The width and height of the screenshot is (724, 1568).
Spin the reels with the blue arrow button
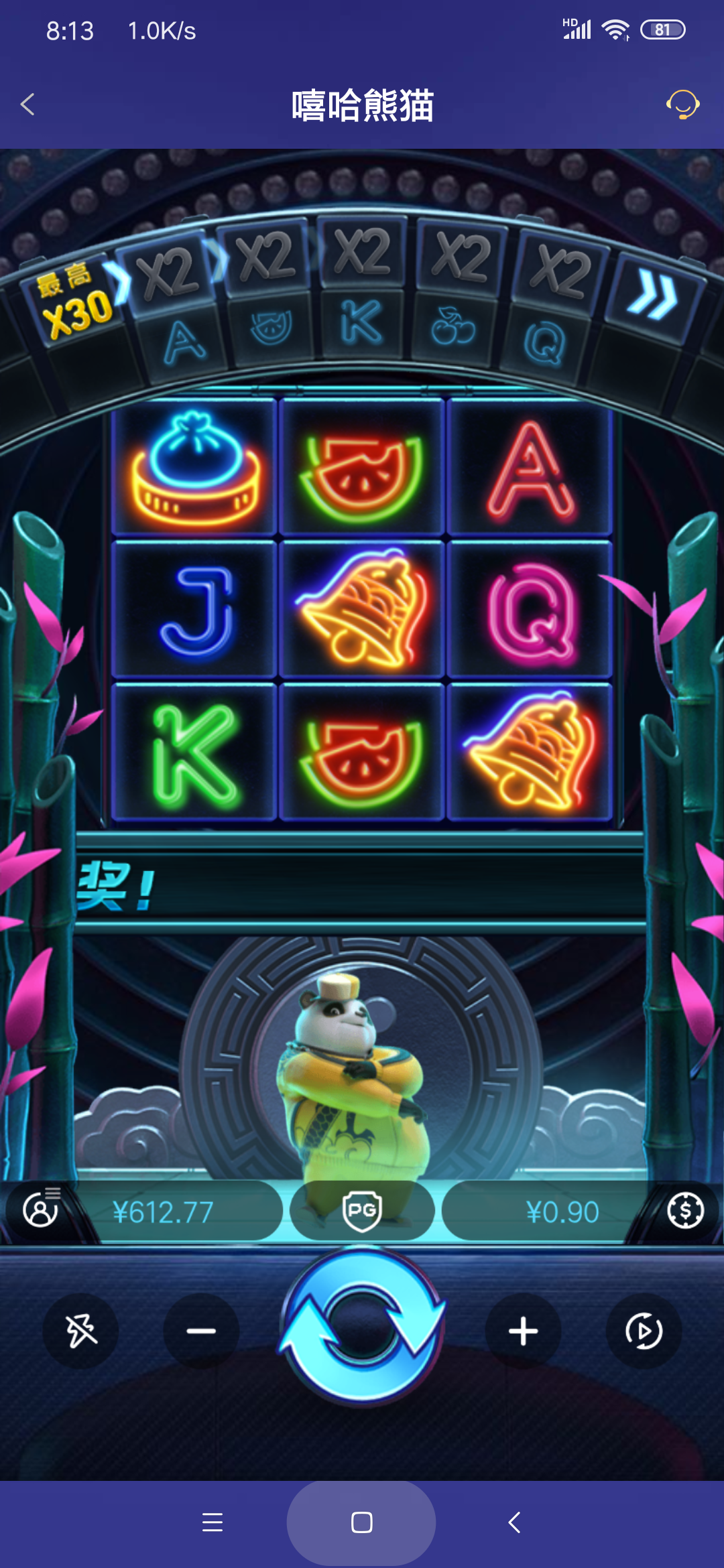pos(362,1328)
